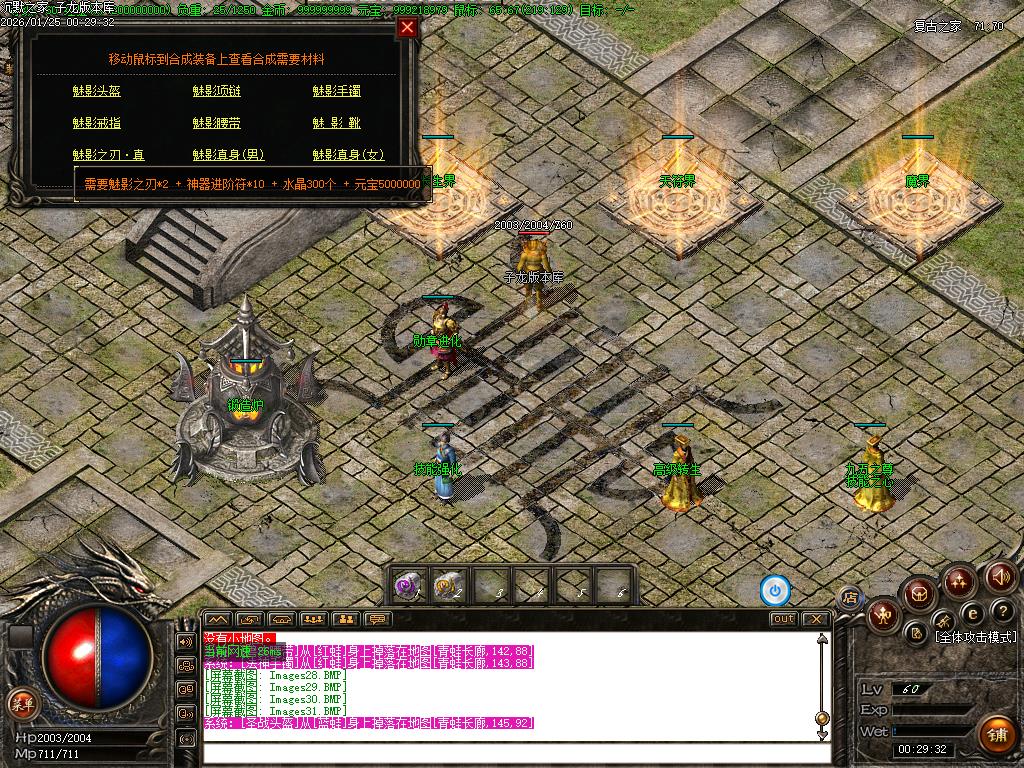Open the round 菜单 menu button
Screen dimensions: 1024x768
(20, 702)
